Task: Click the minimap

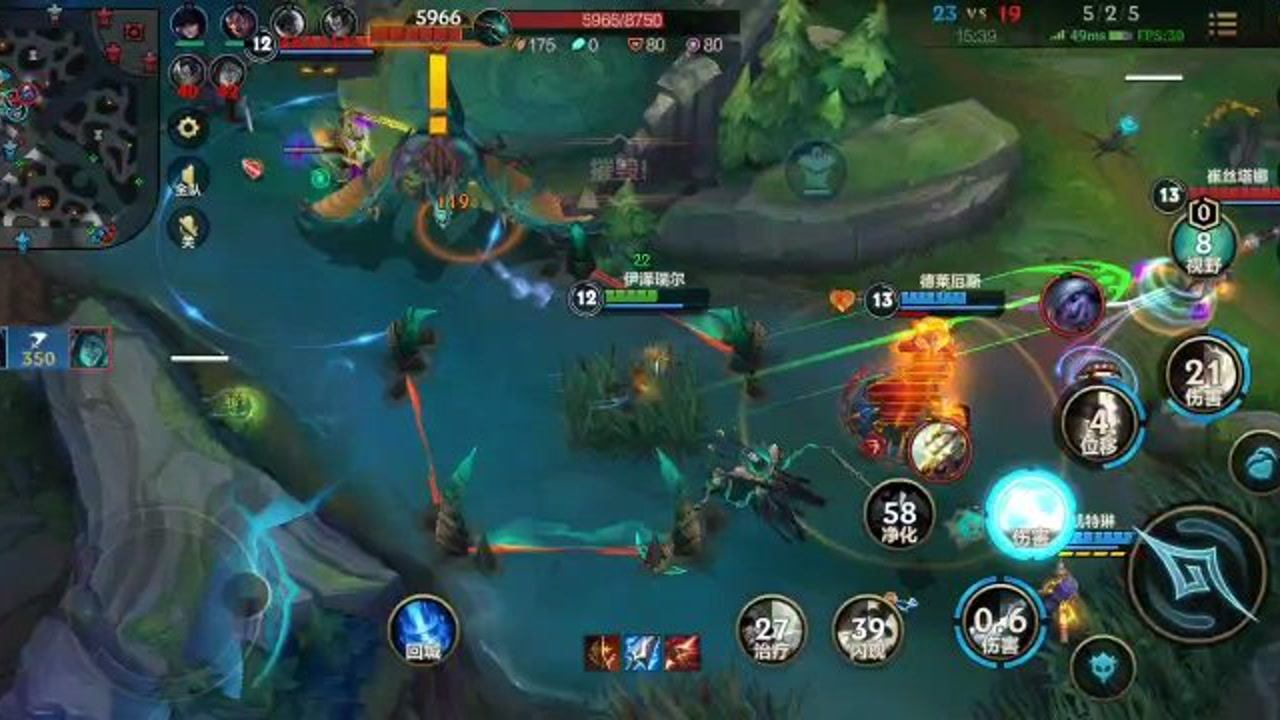Action: pyautogui.click(x=78, y=125)
